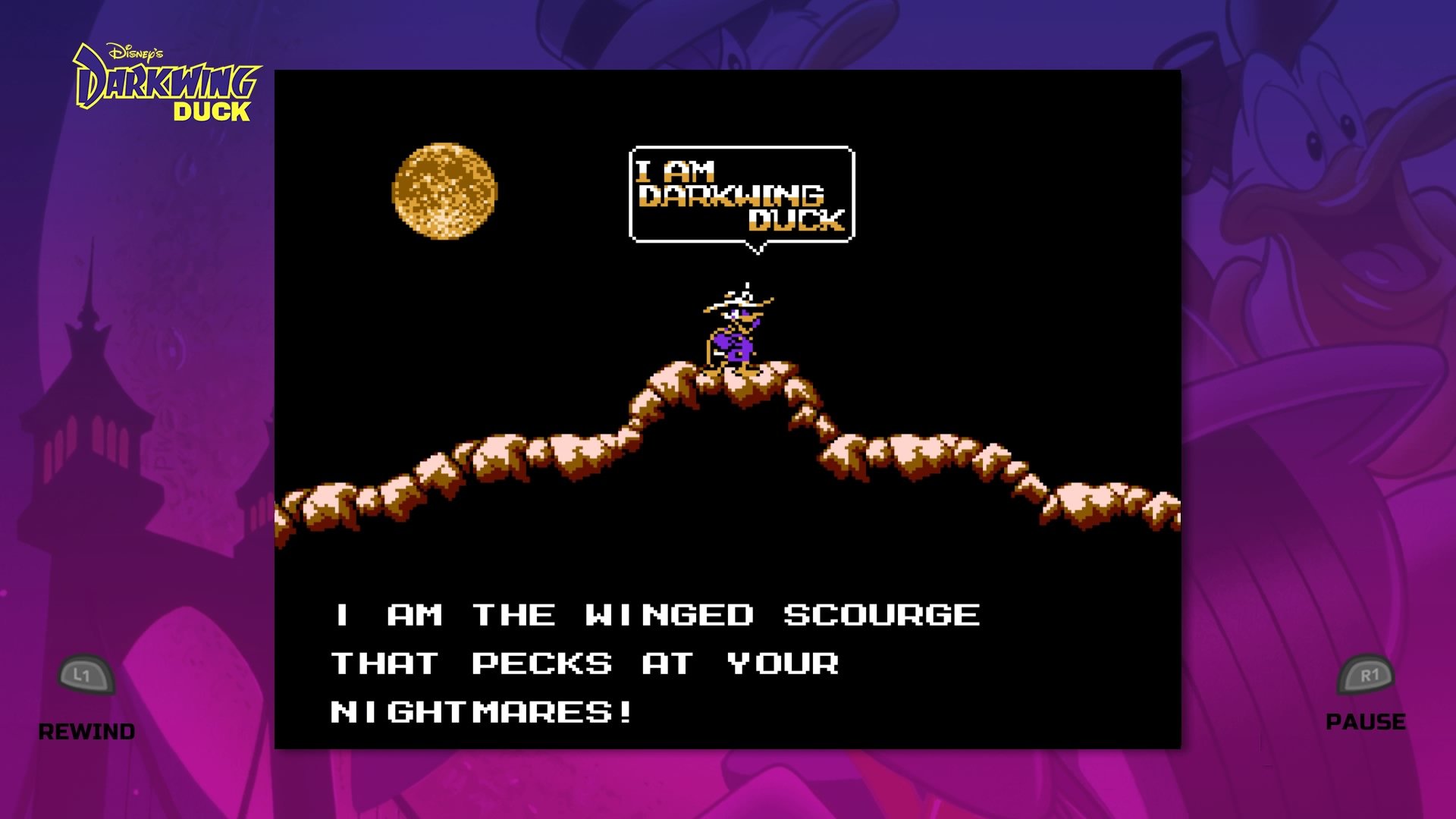This screenshot has height=819, width=1456.
Task: Click the golden moon sprite
Action: point(444,190)
